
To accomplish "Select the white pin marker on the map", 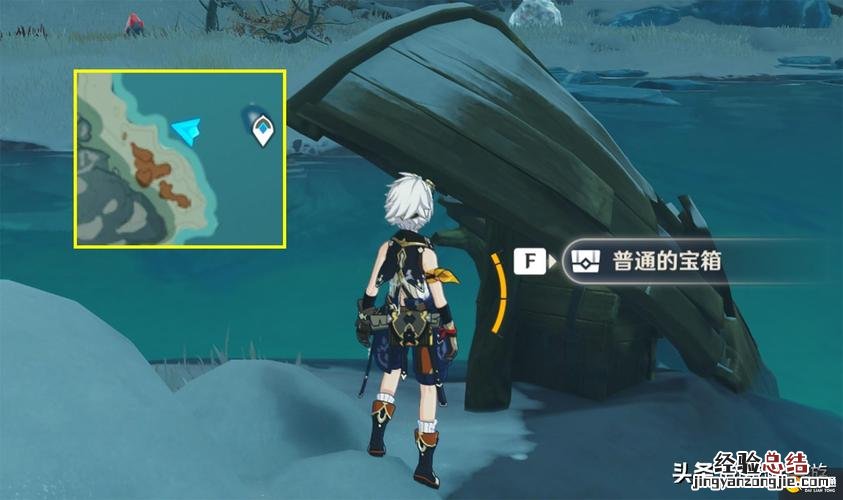I will (263, 129).
